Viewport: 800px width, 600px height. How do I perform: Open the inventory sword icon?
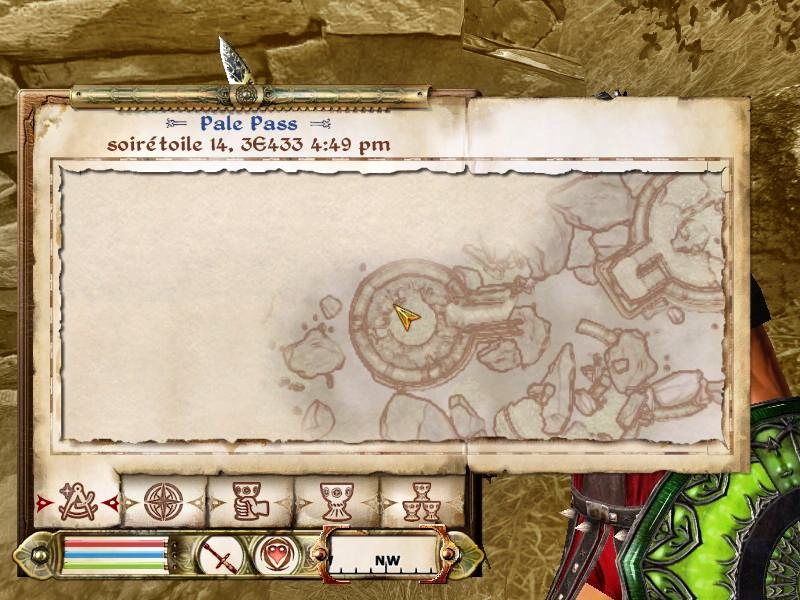pos(218,554)
